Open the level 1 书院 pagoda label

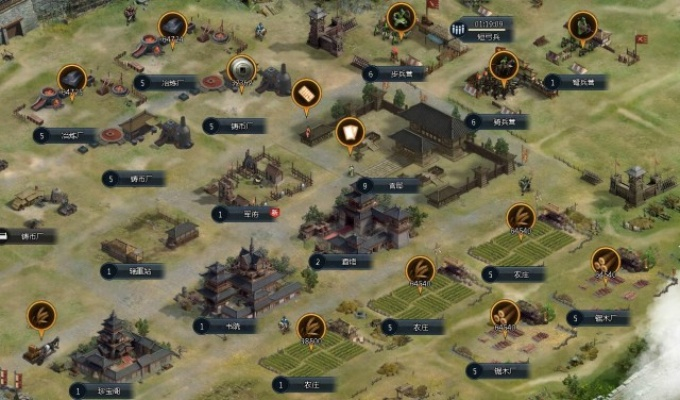coord(225,325)
